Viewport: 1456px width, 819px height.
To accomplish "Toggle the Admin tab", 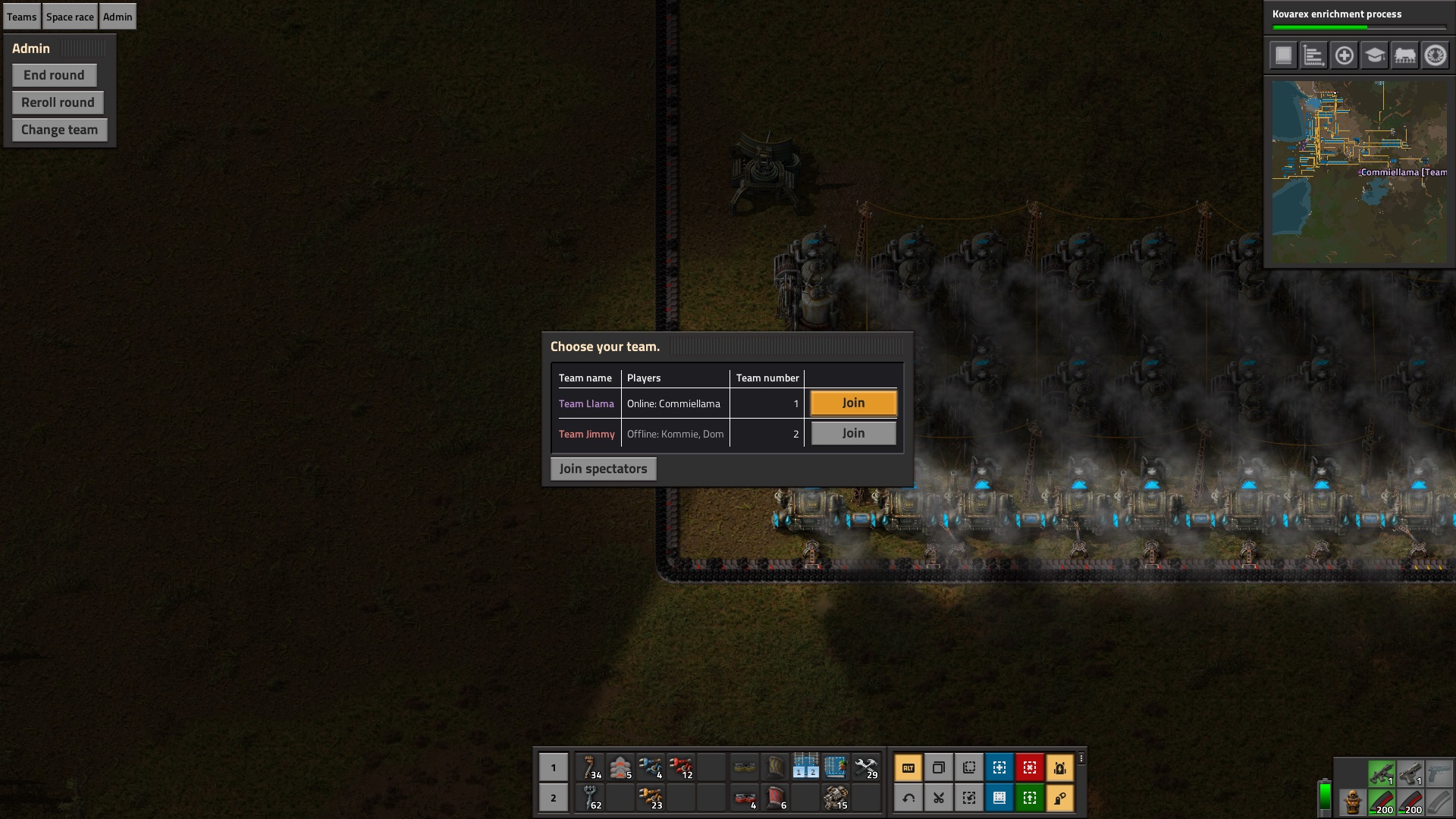I will pyautogui.click(x=118, y=17).
